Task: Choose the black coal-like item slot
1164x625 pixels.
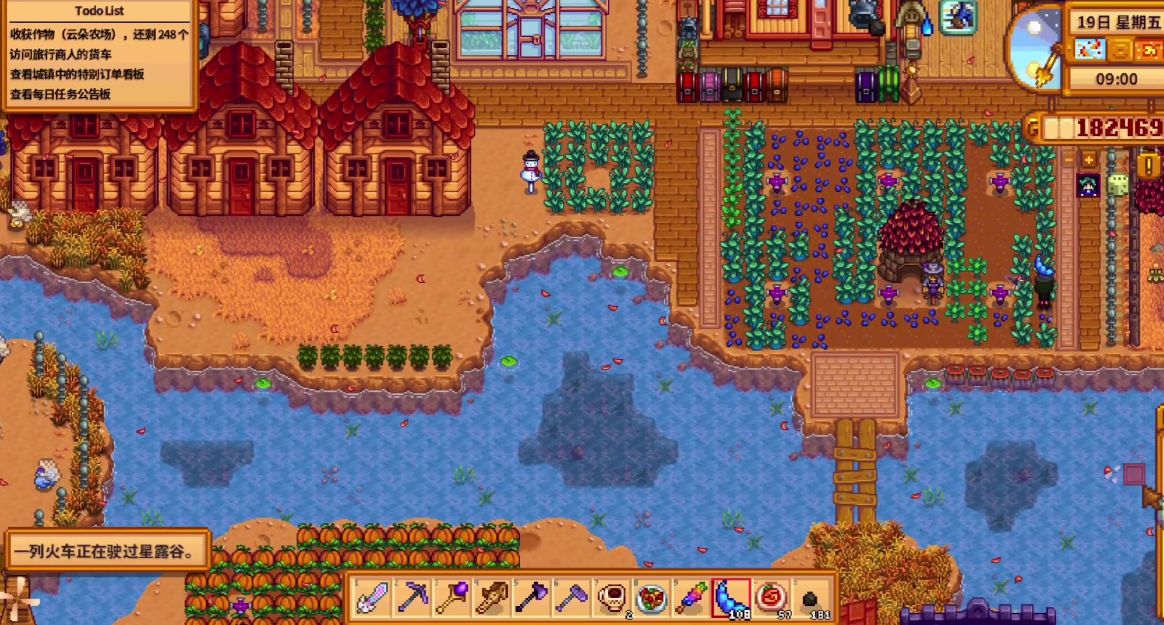Action: pos(811,598)
